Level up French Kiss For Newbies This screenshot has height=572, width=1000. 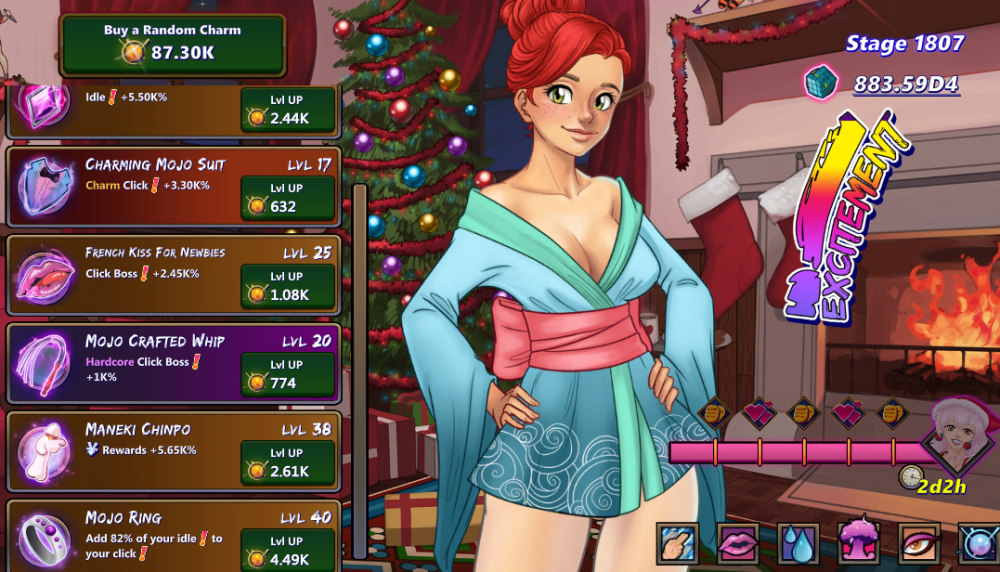coord(288,285)
